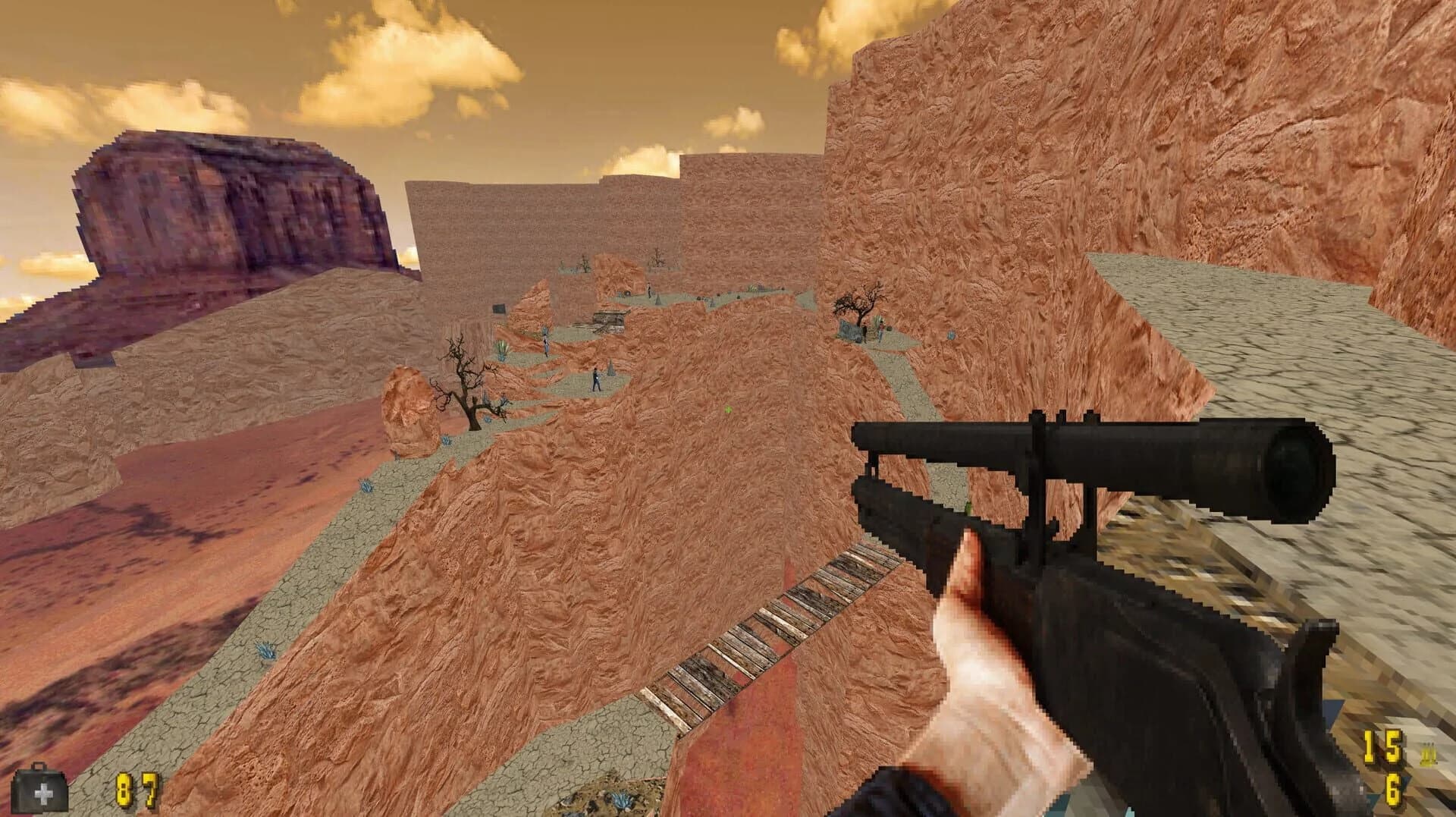Click the green crosshair dot at screen center
Viewport: 1456px width, 817px height.
pyautogui.click(x=726, y=407)
